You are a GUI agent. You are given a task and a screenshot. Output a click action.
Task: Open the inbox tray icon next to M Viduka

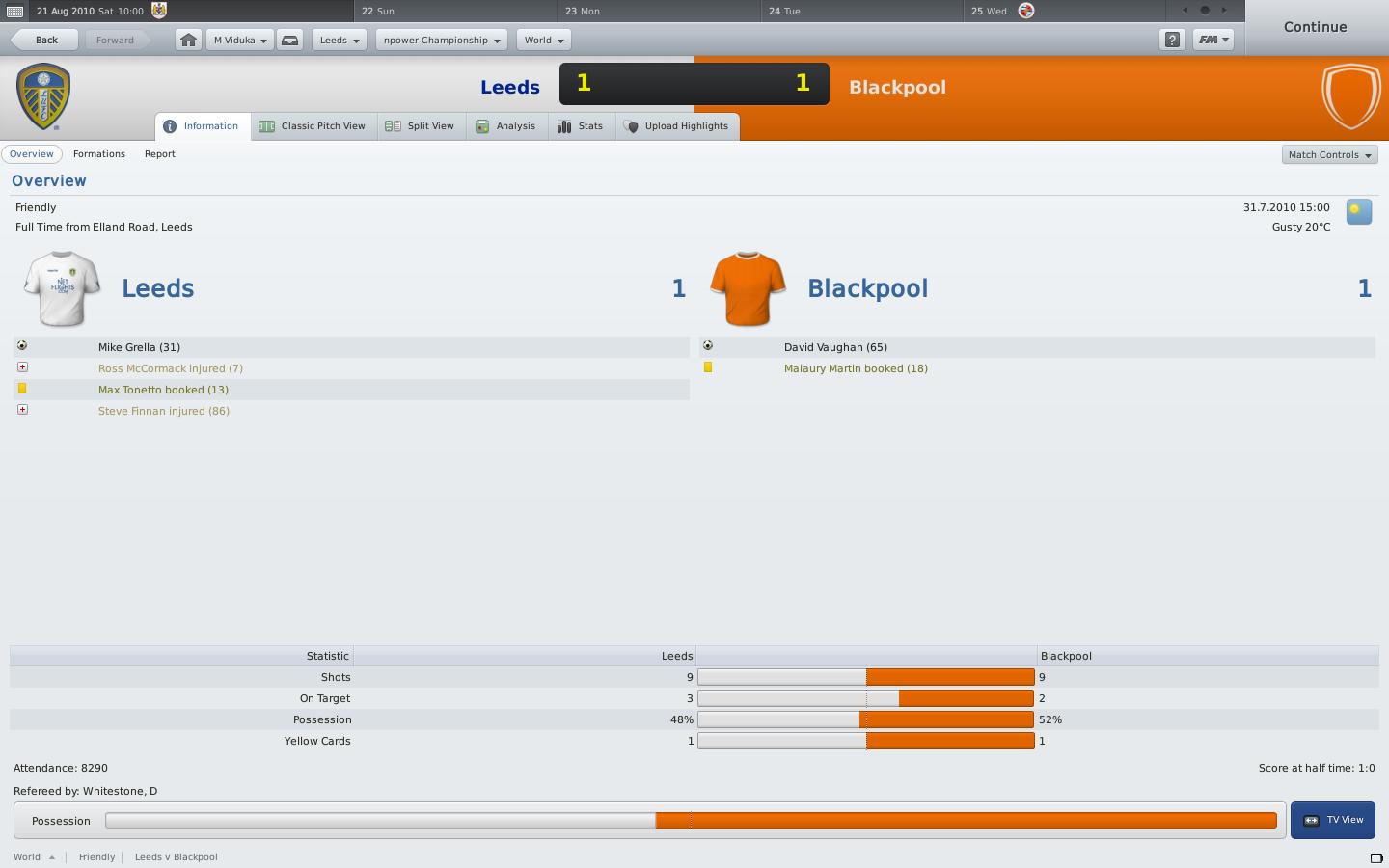pyautogui.click(x=288, y=40)
